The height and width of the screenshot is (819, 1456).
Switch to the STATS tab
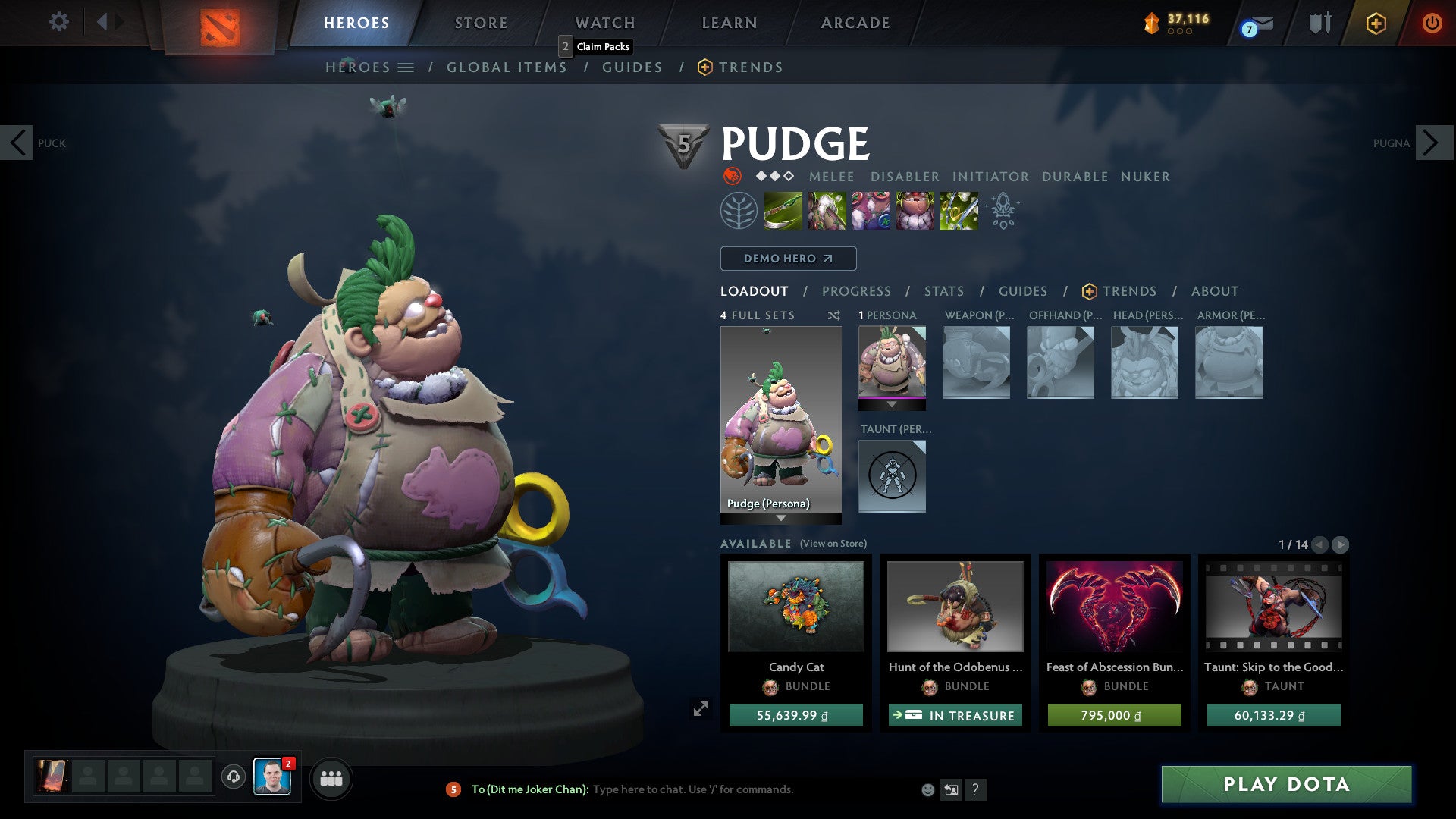pos(943,291)
